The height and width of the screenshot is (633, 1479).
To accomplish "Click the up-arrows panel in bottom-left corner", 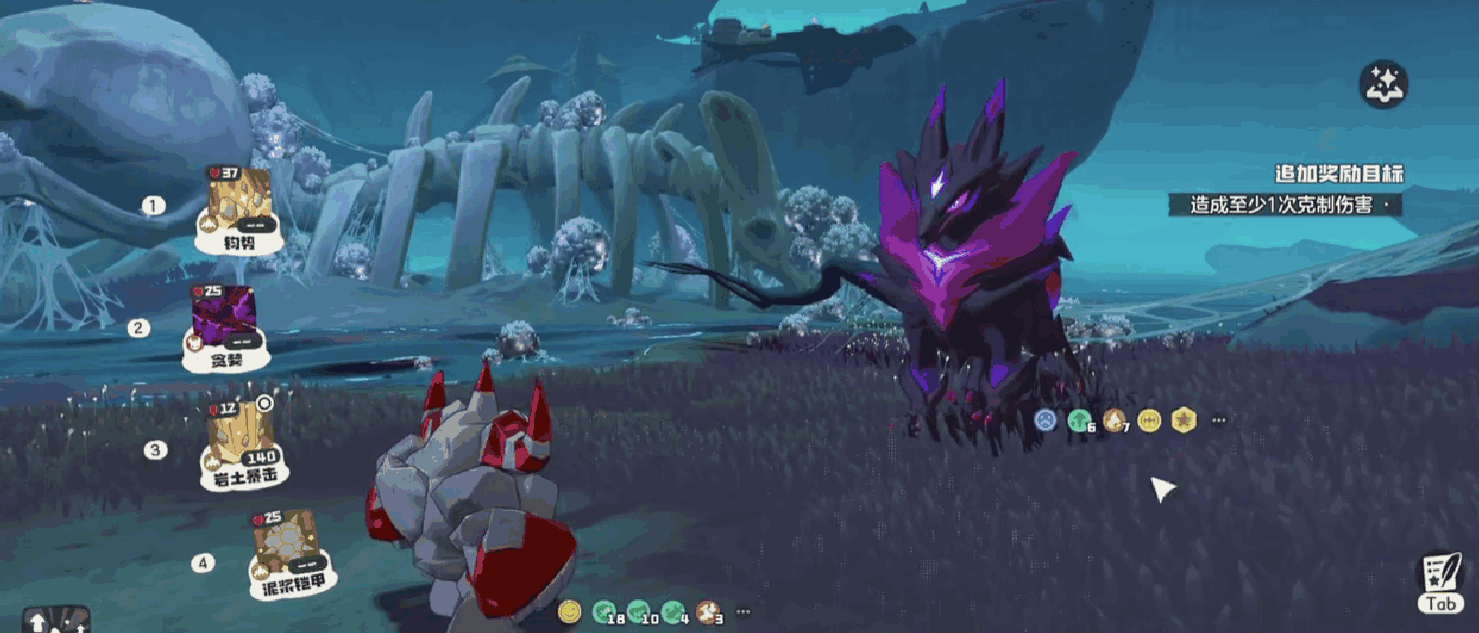I will coord(56,621).
